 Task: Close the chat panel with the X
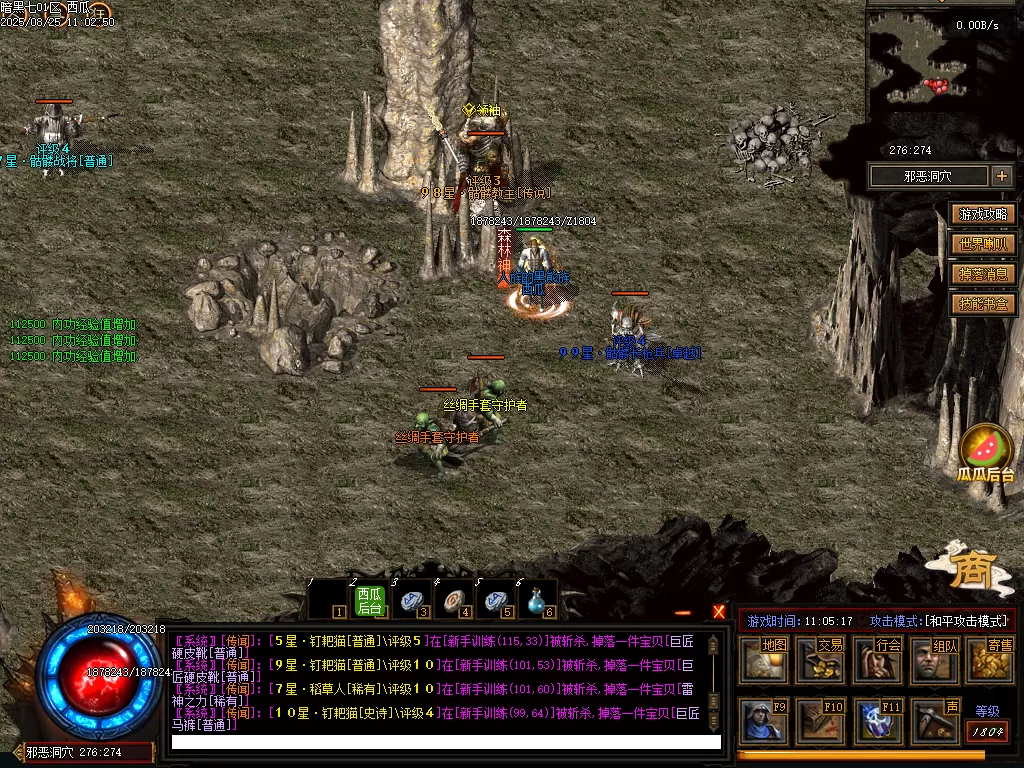click(x=719, y=612)
